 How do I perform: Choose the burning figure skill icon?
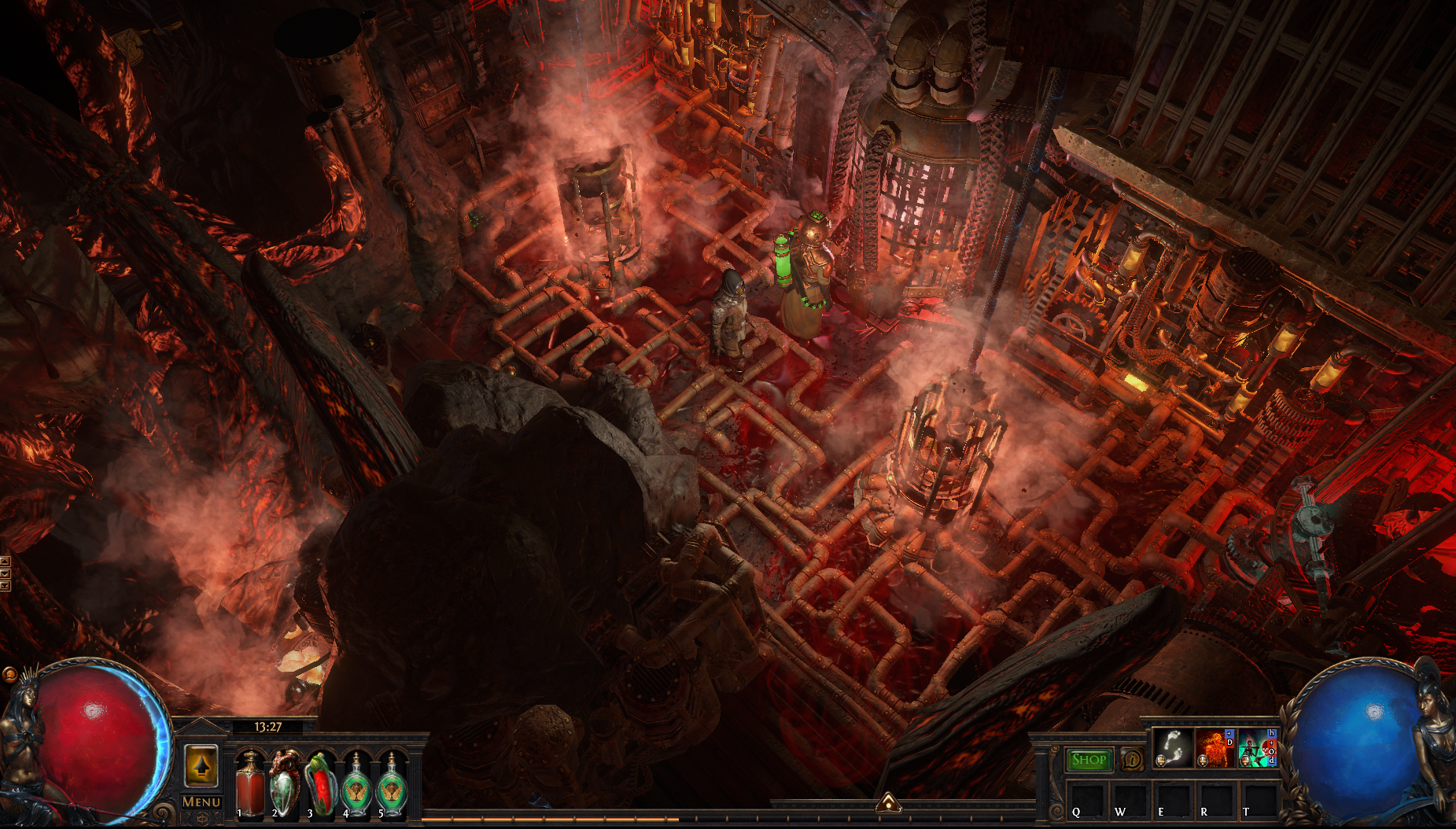coord(1215,747)
